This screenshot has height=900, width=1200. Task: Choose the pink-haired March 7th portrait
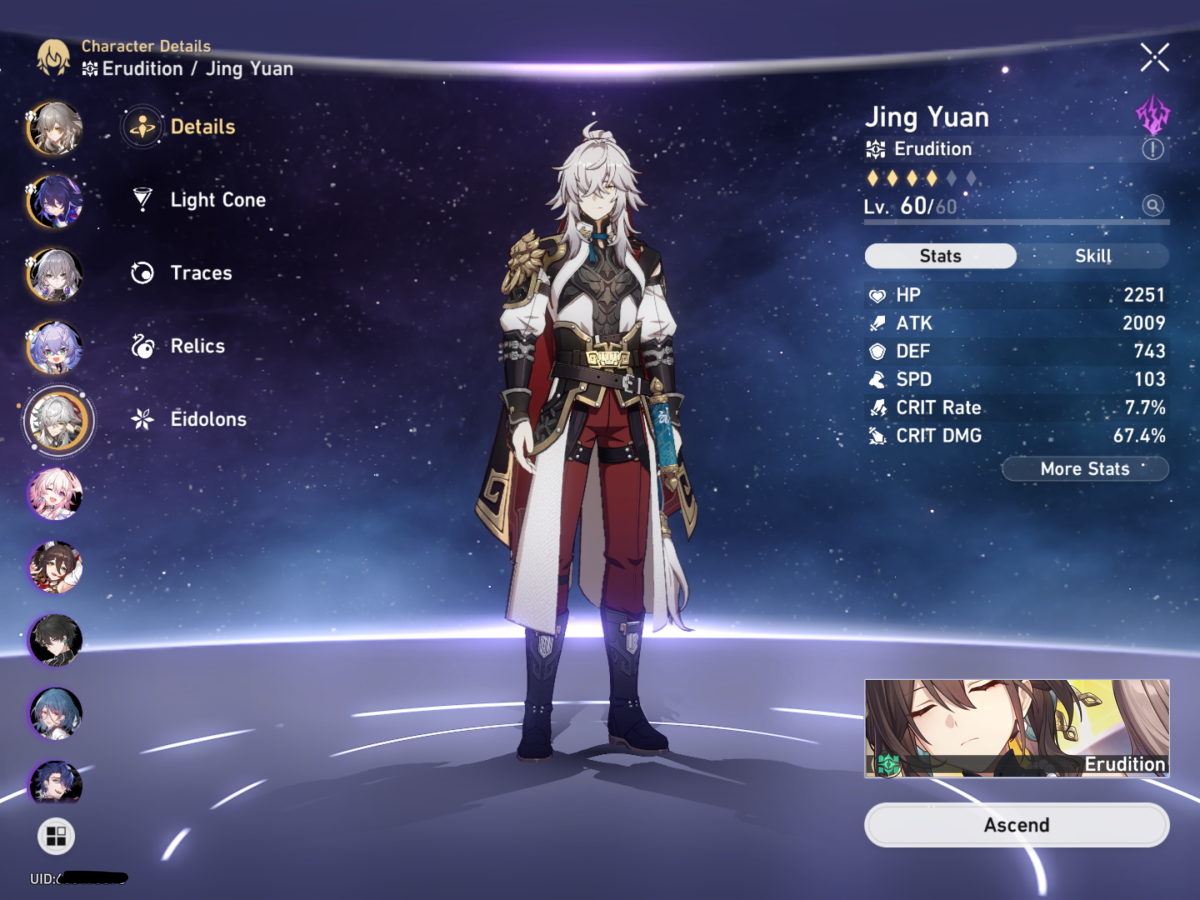pyautogui.click(x=55, y=493)
